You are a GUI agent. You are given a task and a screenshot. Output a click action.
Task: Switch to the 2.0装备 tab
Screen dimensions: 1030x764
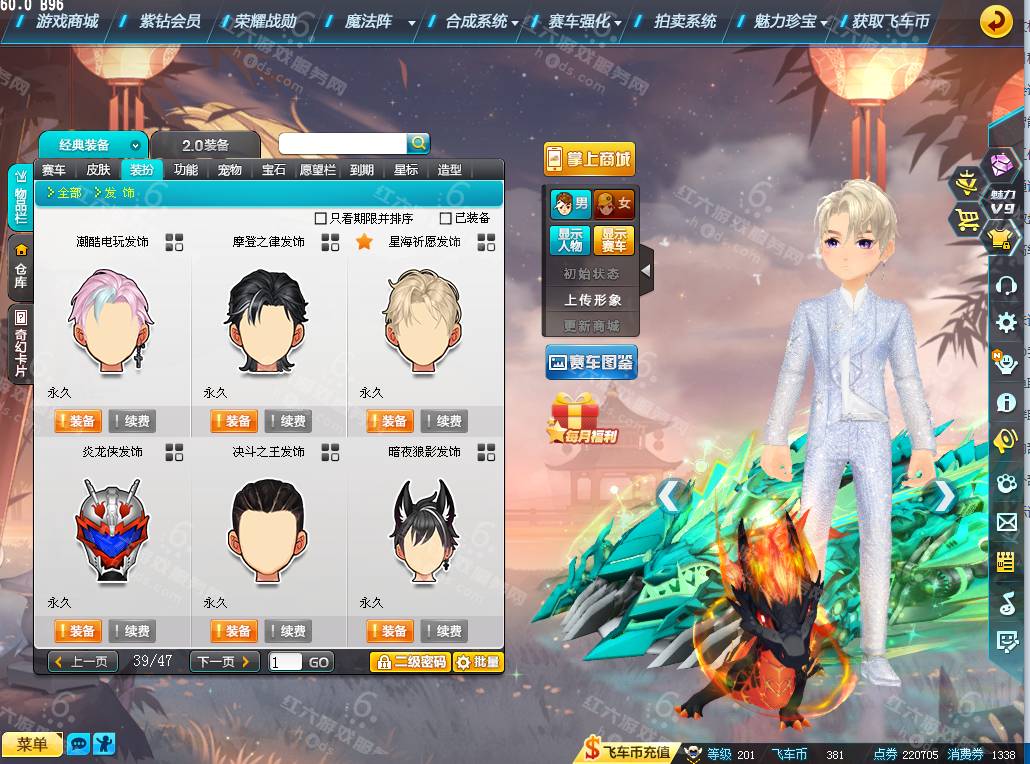pyautogui.click(x=205, y=145)
